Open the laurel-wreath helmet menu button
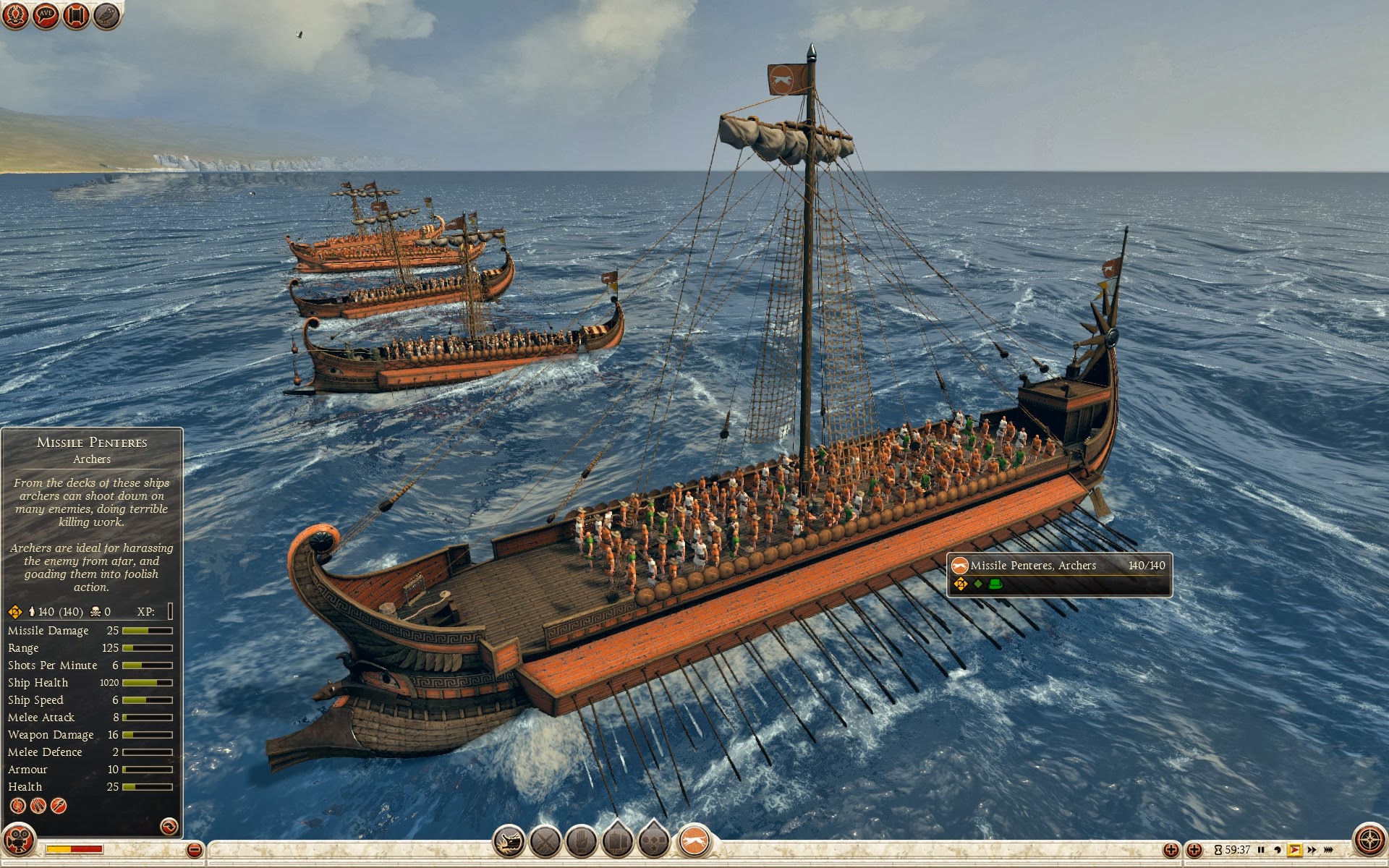The height and width of the screenshot is (868, 1389). (x=15, y=15)
